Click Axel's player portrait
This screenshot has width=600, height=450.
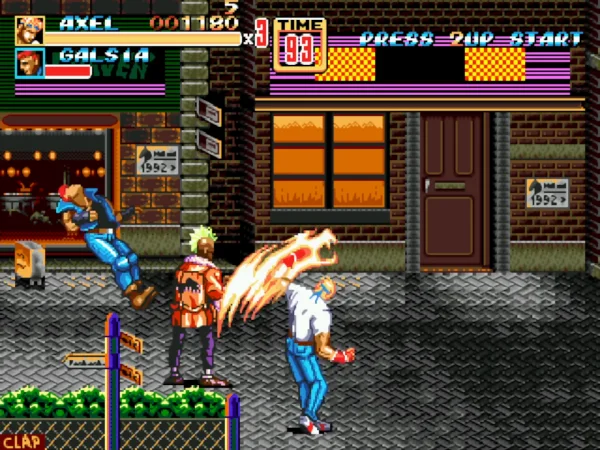coord(29,30)
